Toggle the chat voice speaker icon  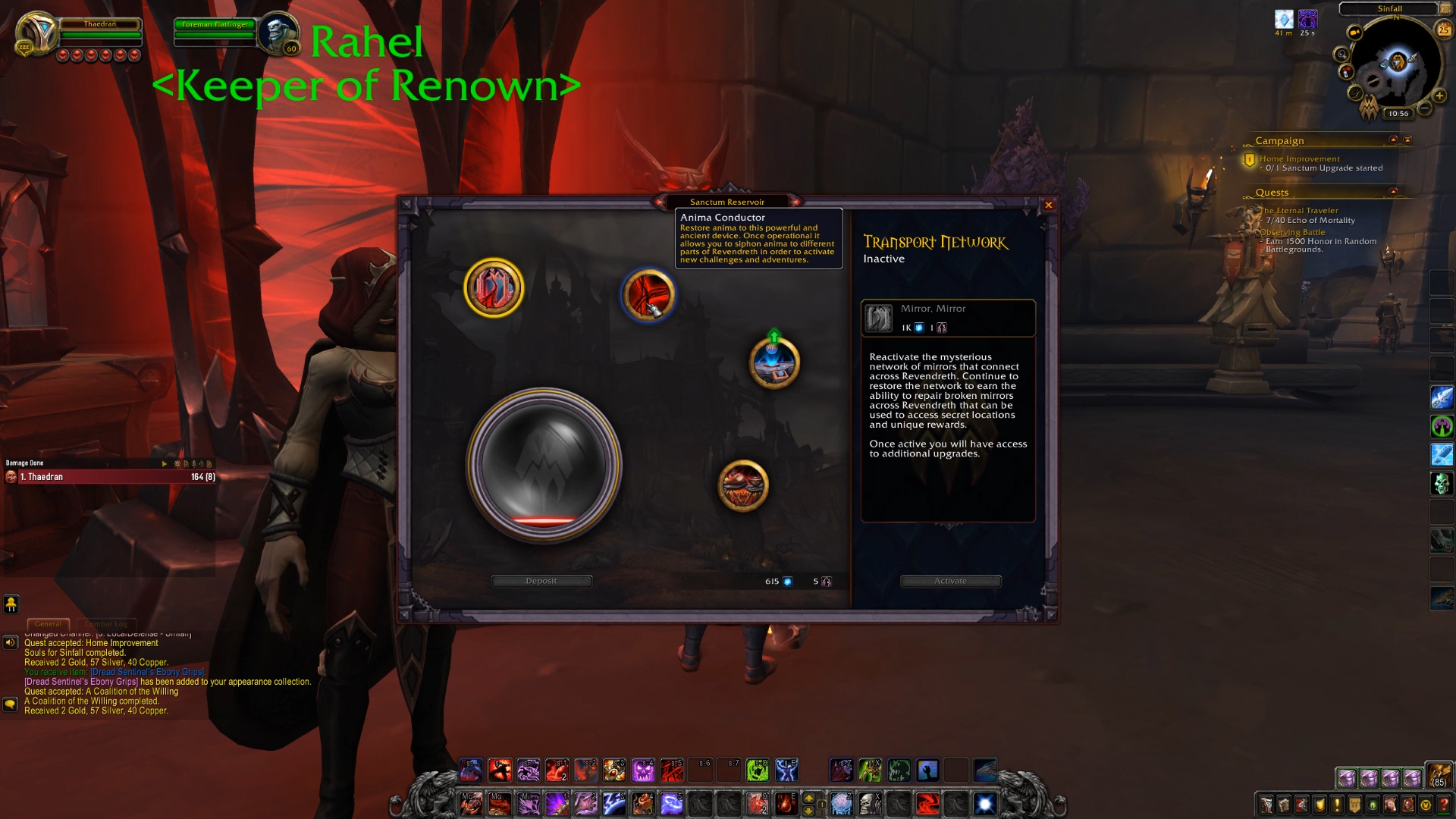(x=10, y=643)
